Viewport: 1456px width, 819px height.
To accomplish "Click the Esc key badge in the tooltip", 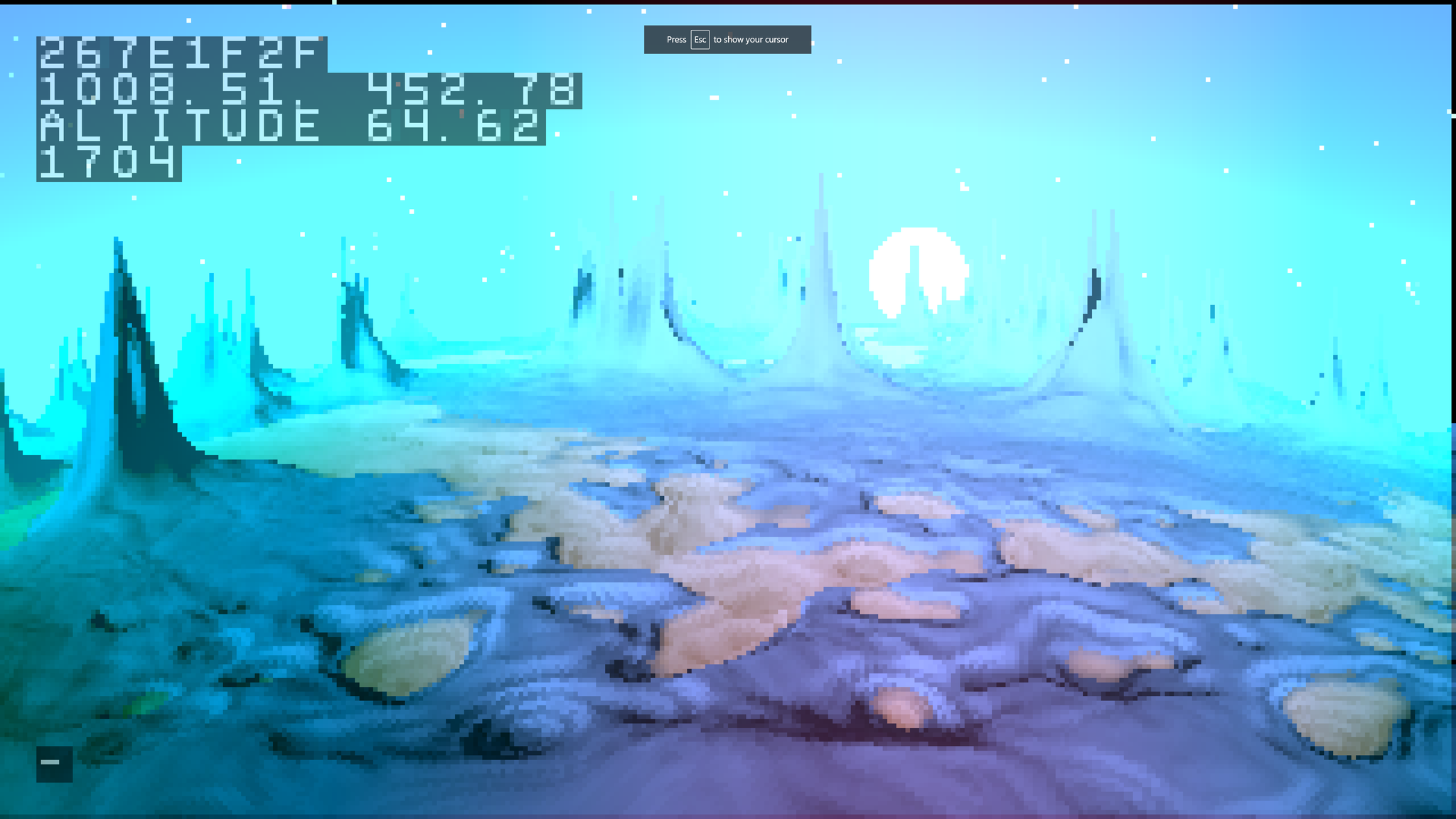I will coord(700,40).
